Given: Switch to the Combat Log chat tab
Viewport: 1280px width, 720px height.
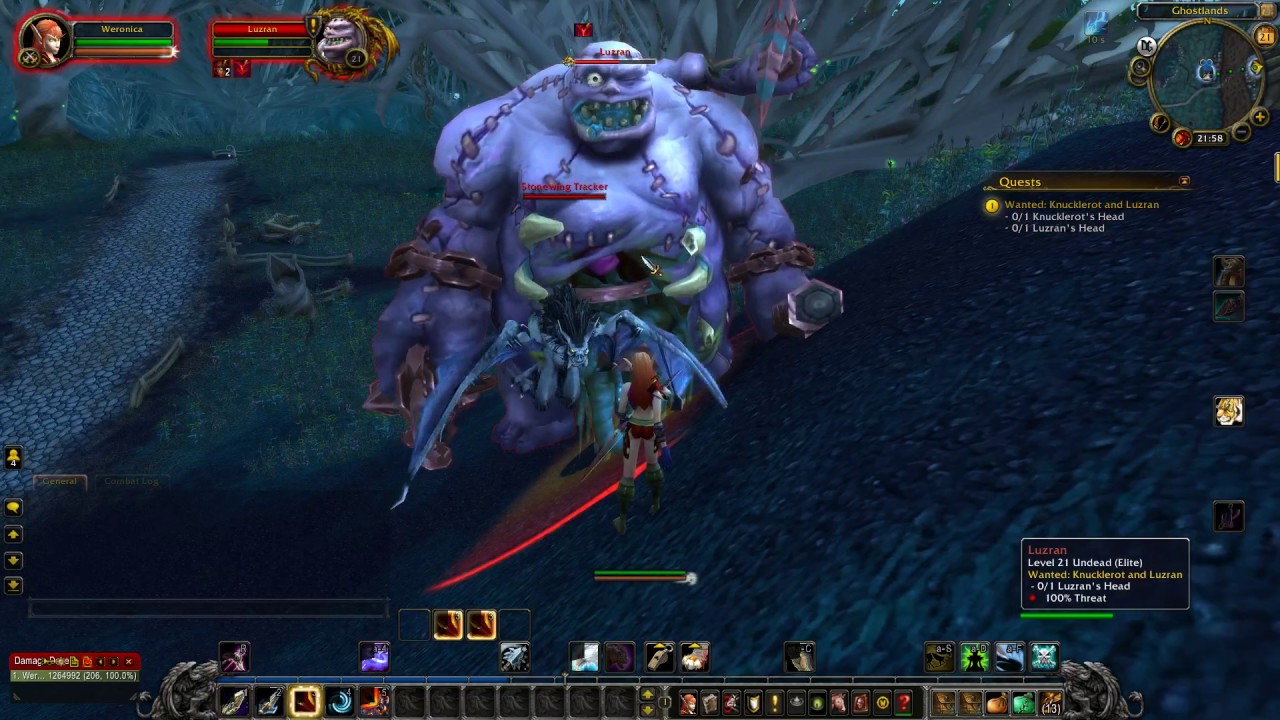Looking at the screenshot, I should pyautogui.click(x=131, y=481).
